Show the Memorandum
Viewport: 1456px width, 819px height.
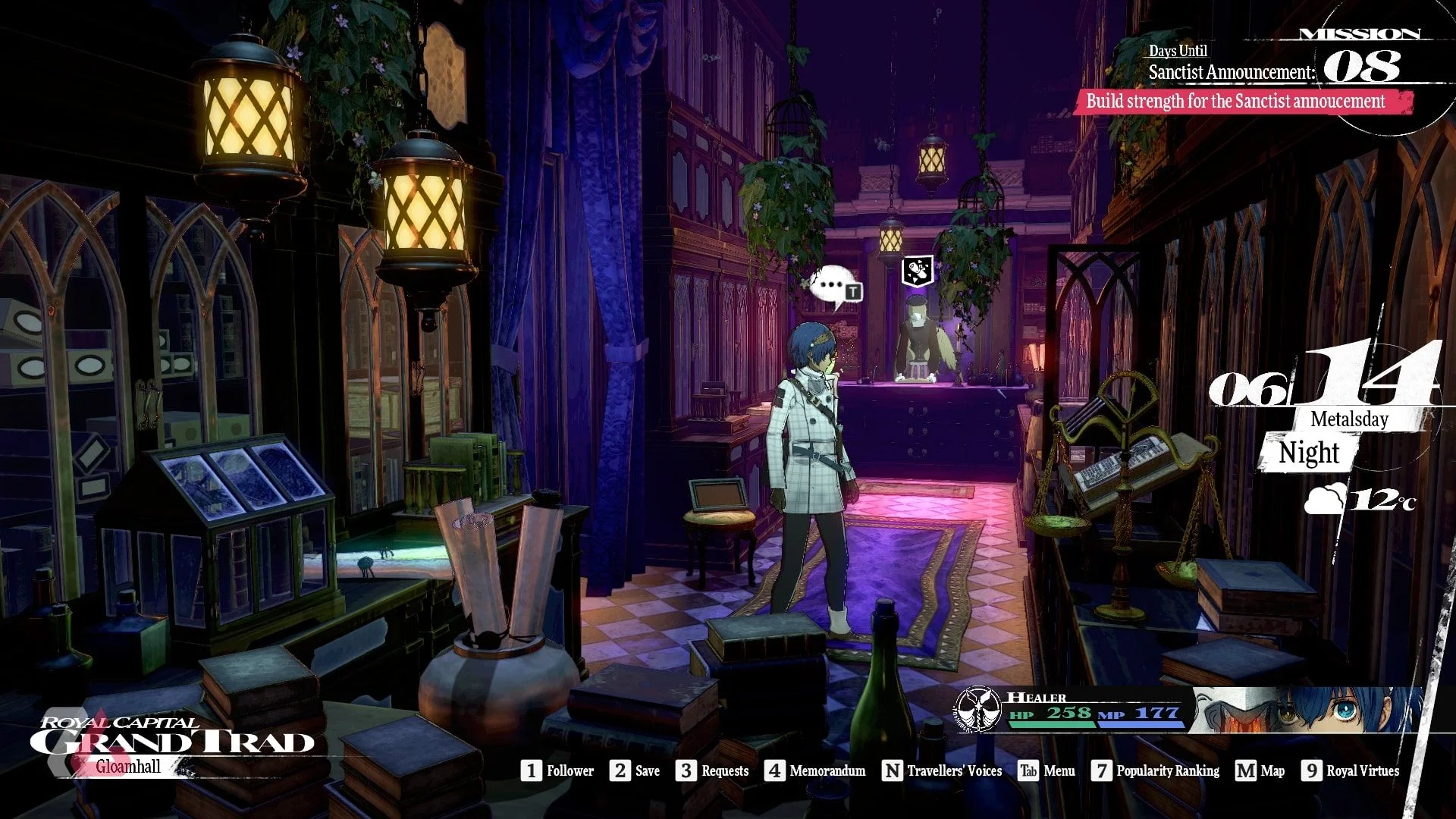coord(815,770)
